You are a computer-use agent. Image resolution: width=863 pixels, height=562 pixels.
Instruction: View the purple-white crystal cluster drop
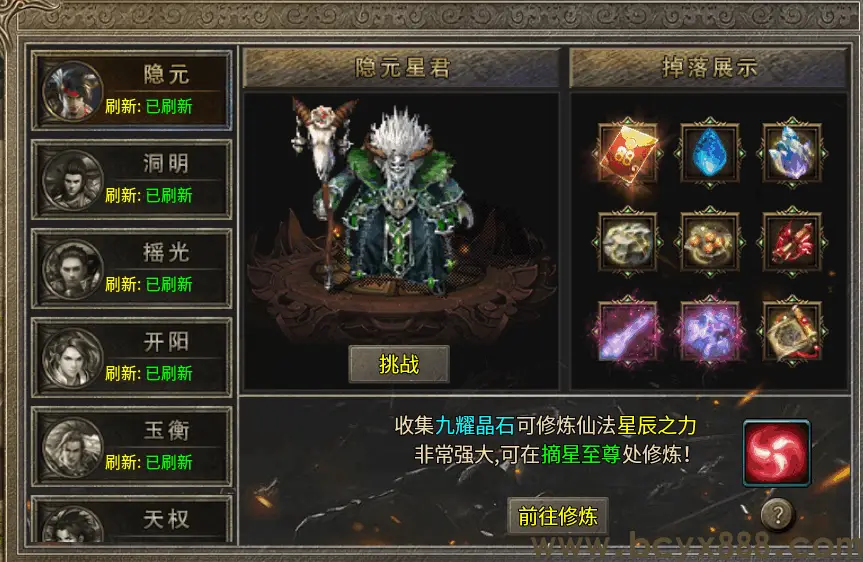coord(792,152)
